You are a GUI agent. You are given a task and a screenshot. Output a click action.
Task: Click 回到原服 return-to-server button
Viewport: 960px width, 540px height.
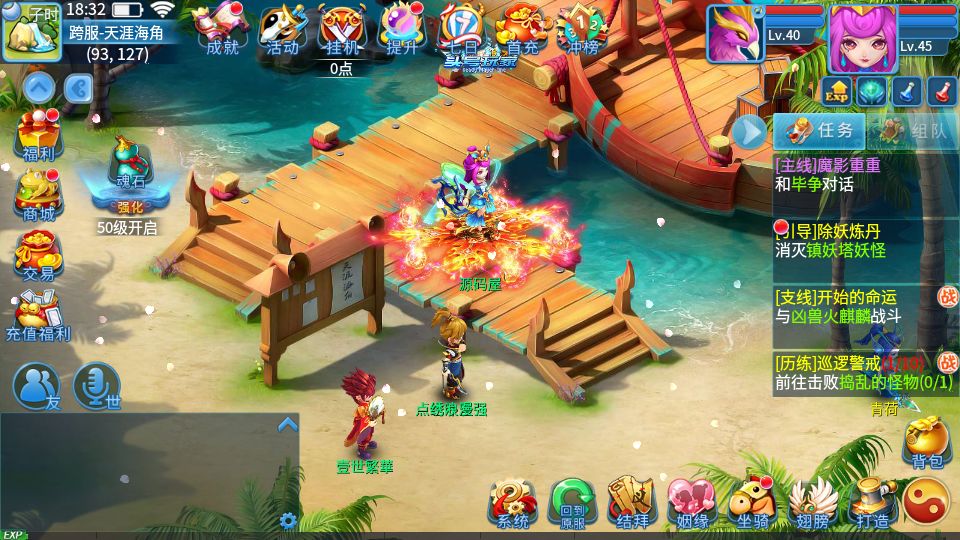[x=573, y=503]
